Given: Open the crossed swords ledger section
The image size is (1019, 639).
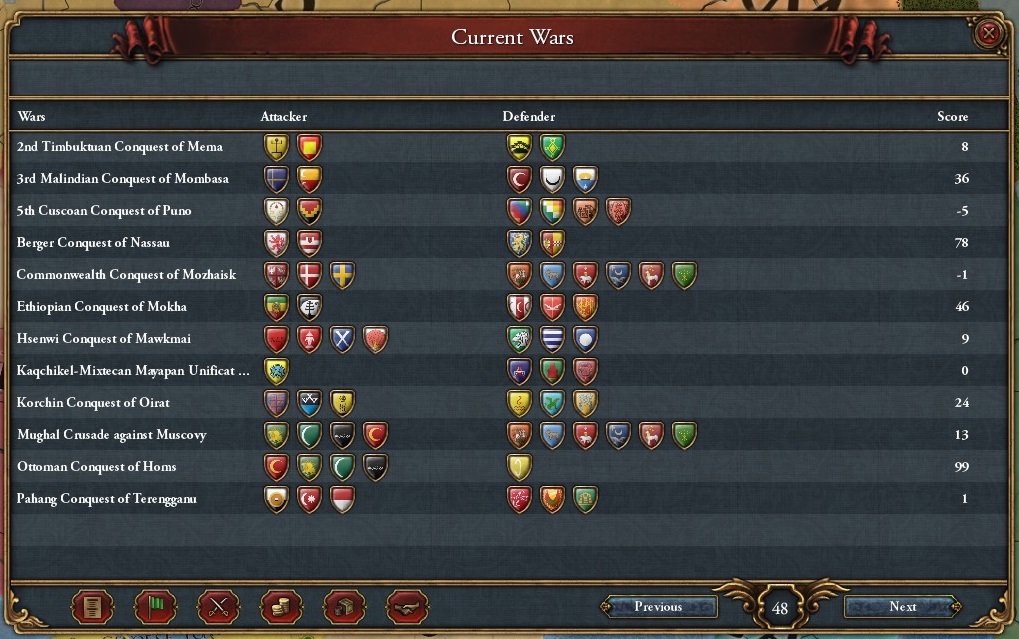Looking at the screenshot, I should [x=218, y=607].
